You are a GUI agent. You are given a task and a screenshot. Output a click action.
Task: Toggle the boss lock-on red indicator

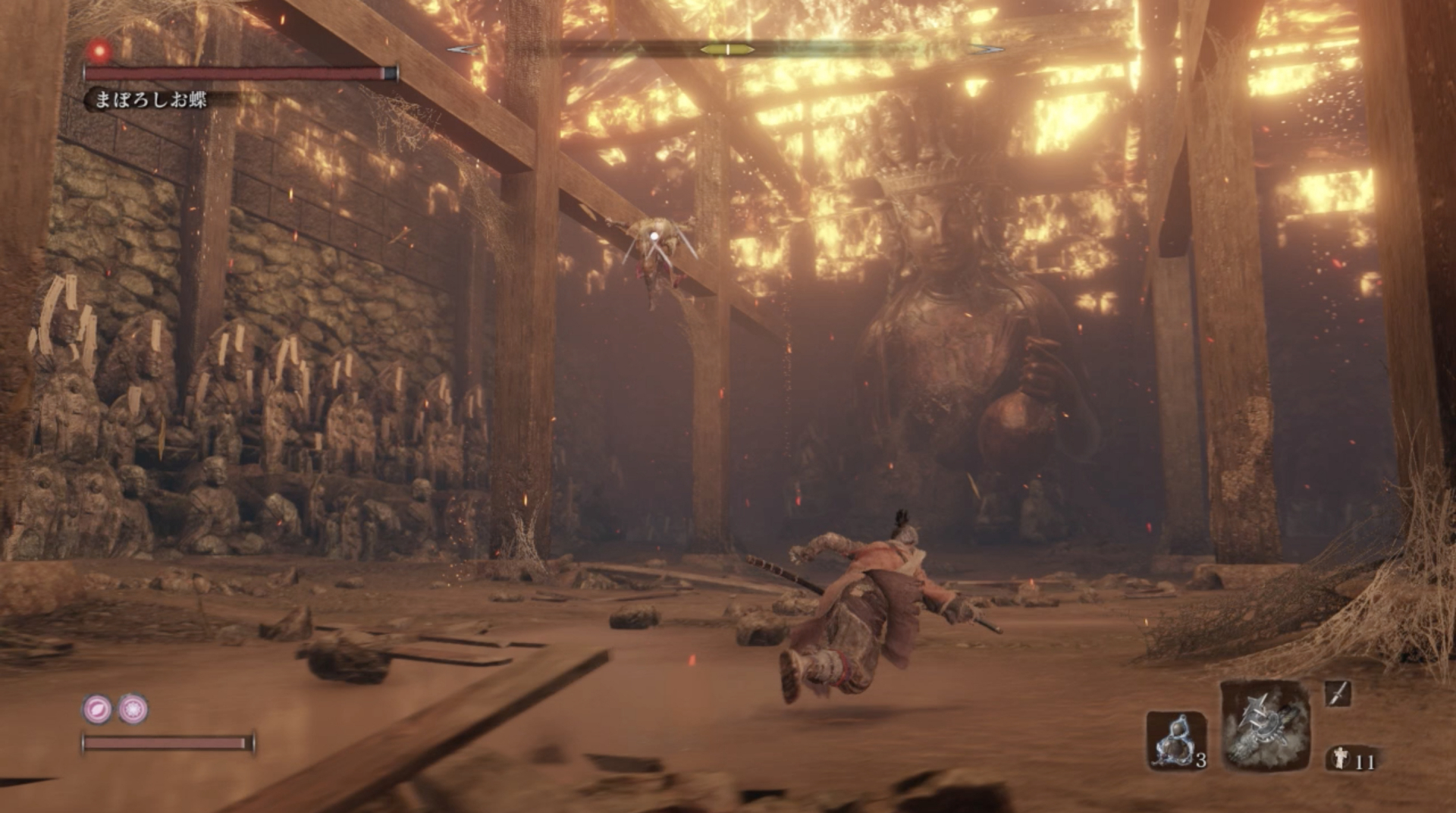click(99, 52)
